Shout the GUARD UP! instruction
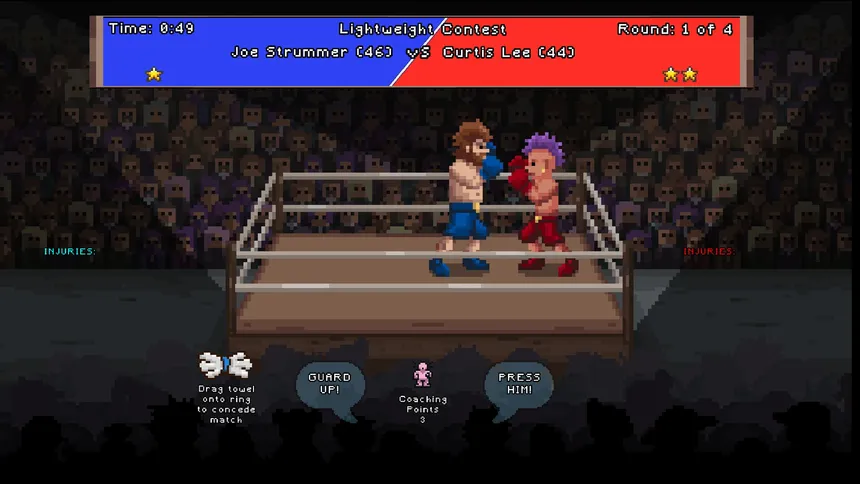Viewport: 860px width, 484px height. pyautogui.click(x=330, y=385)
